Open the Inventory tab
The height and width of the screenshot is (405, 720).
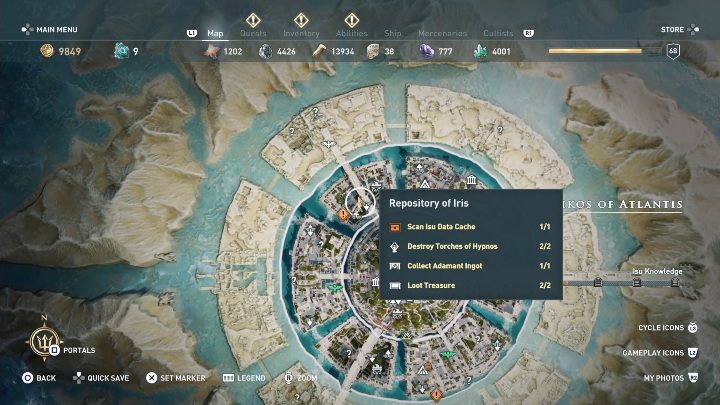point(301,33)
